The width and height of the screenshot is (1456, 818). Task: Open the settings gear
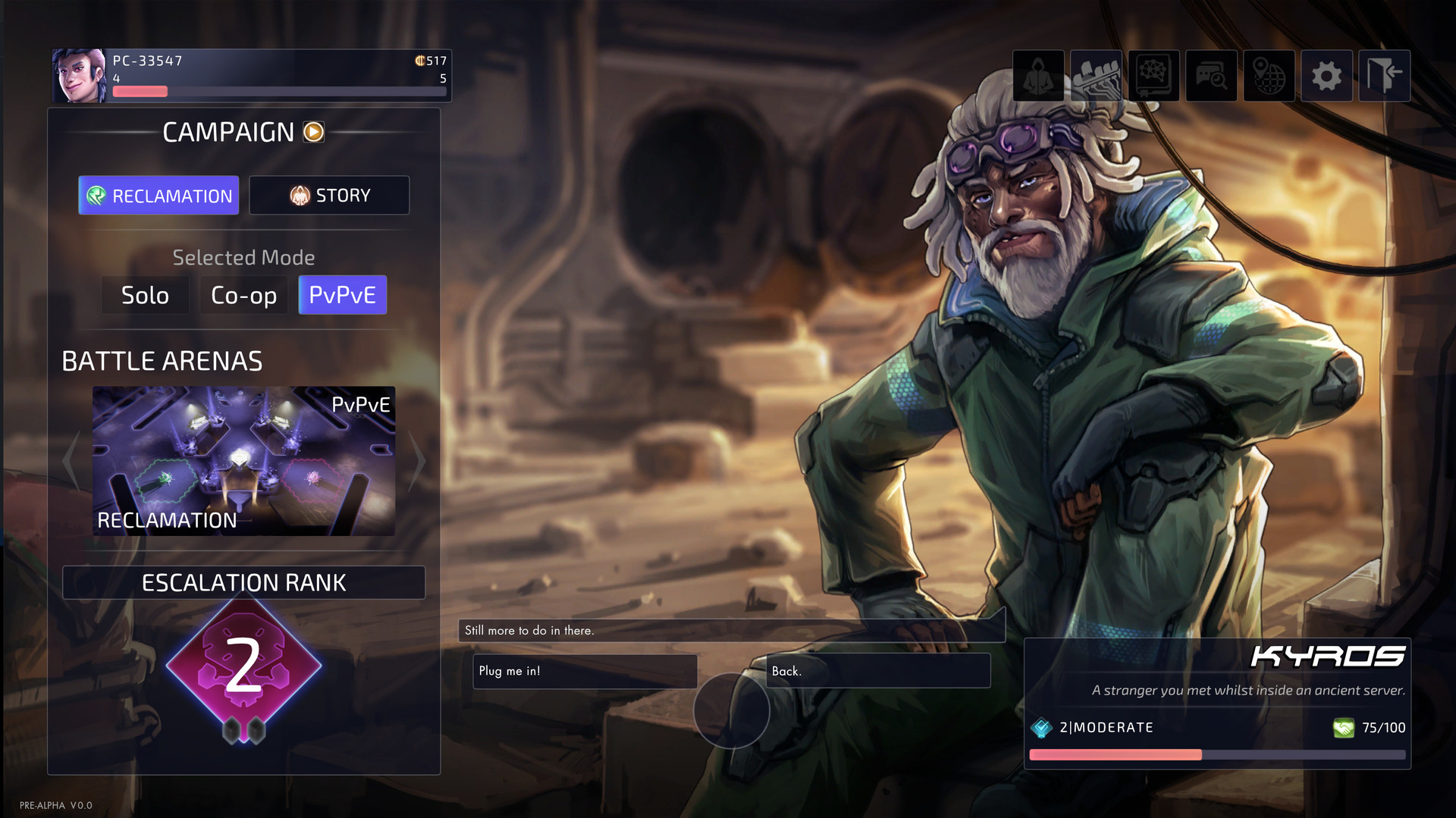[x=1326, y=76]
